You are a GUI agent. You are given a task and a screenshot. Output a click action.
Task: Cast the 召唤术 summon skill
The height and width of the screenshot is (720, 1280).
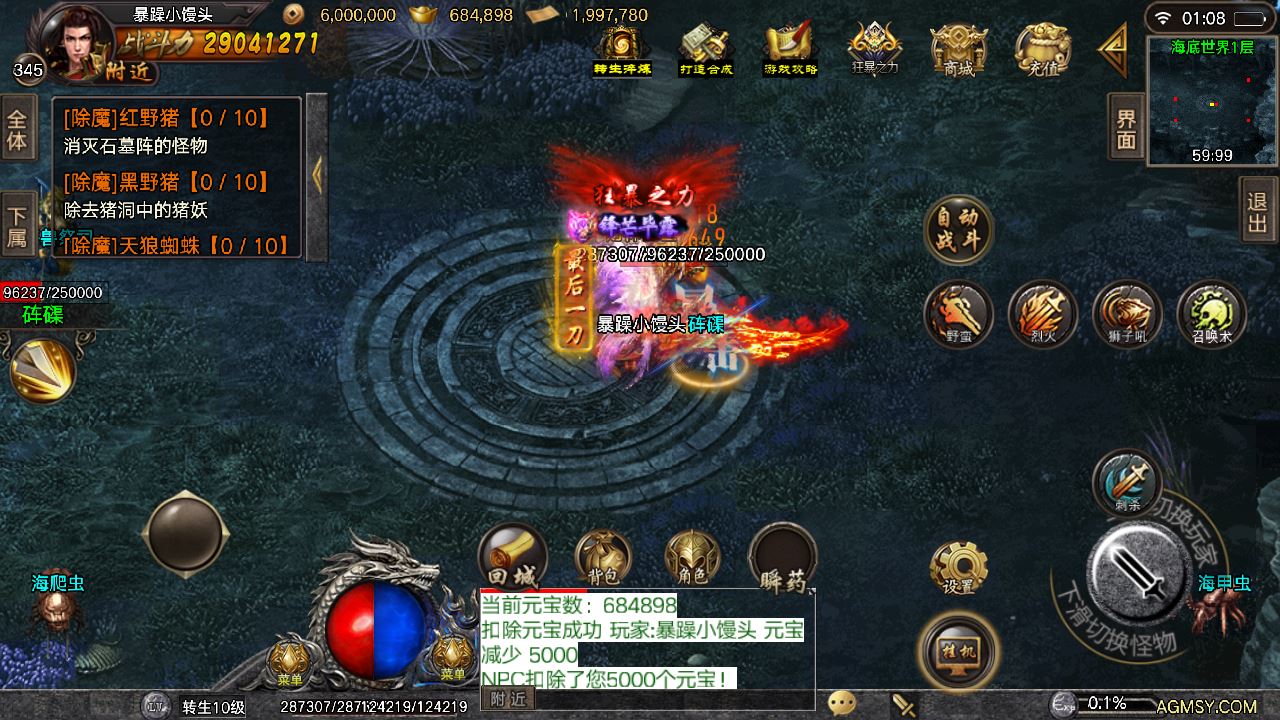[1211, 314]
